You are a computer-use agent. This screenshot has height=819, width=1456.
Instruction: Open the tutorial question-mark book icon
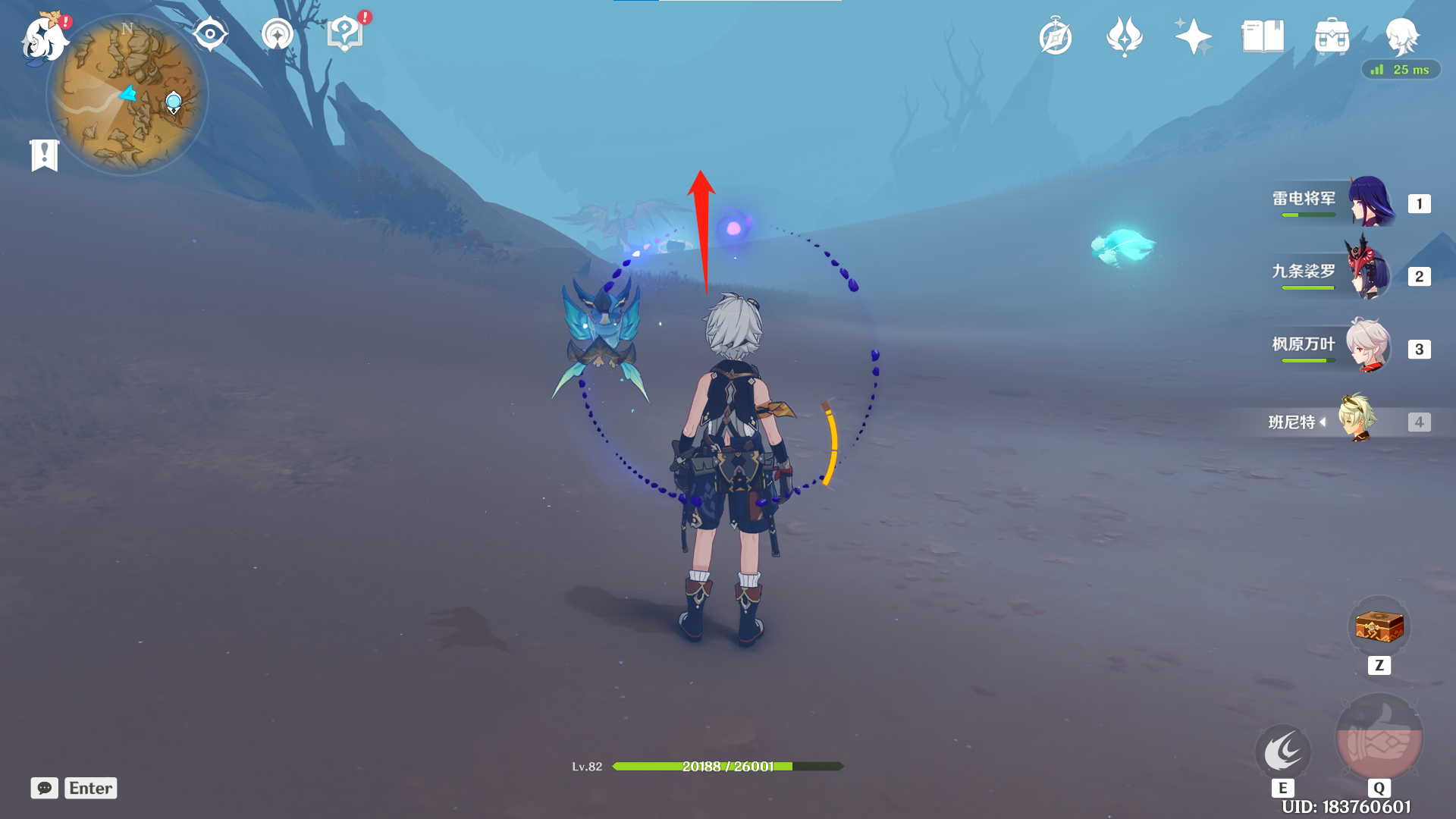point(345,34)
